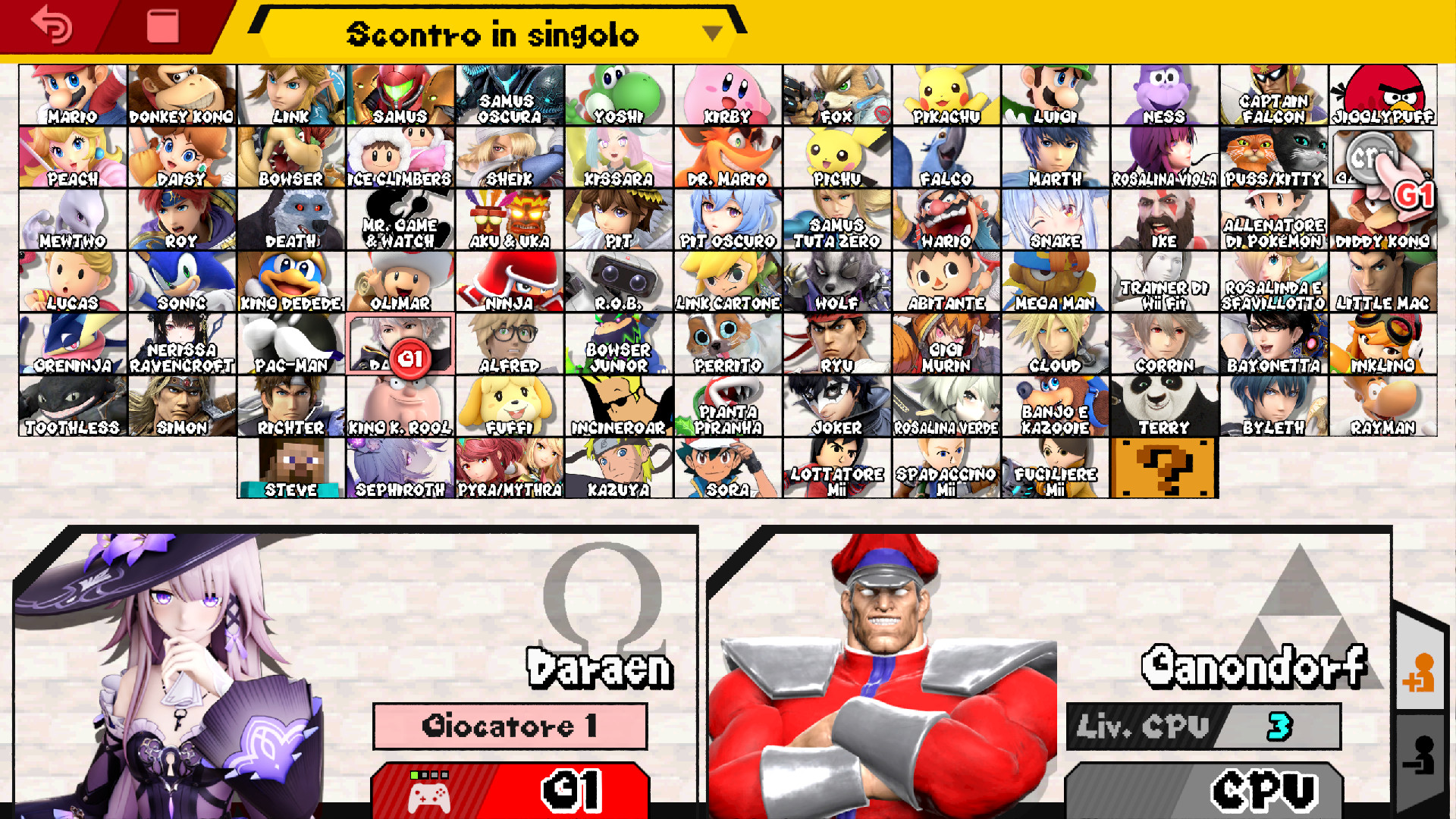This screenshot has width=1456, height=819.
Task: Click the Giocatore 1 name field
Action: pos(510,725)
